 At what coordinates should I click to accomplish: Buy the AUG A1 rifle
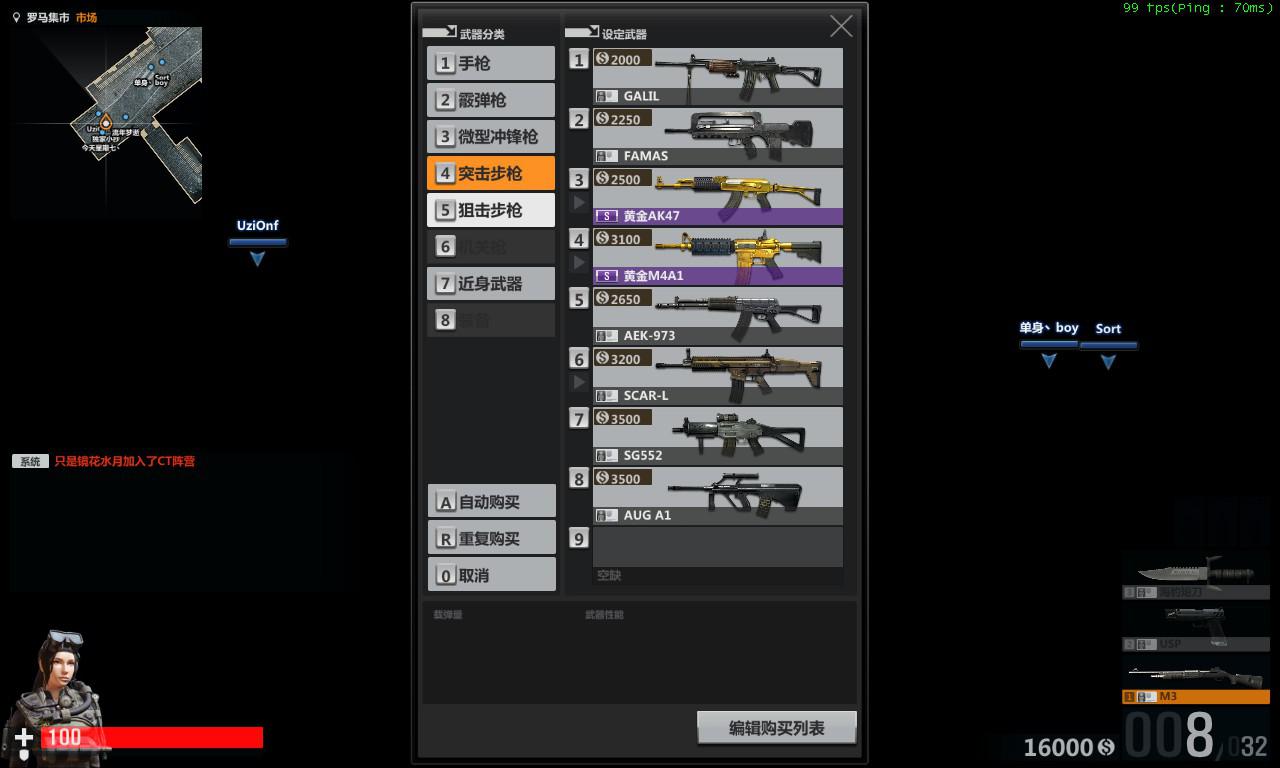pyautogui.click(x=717, y=496)
